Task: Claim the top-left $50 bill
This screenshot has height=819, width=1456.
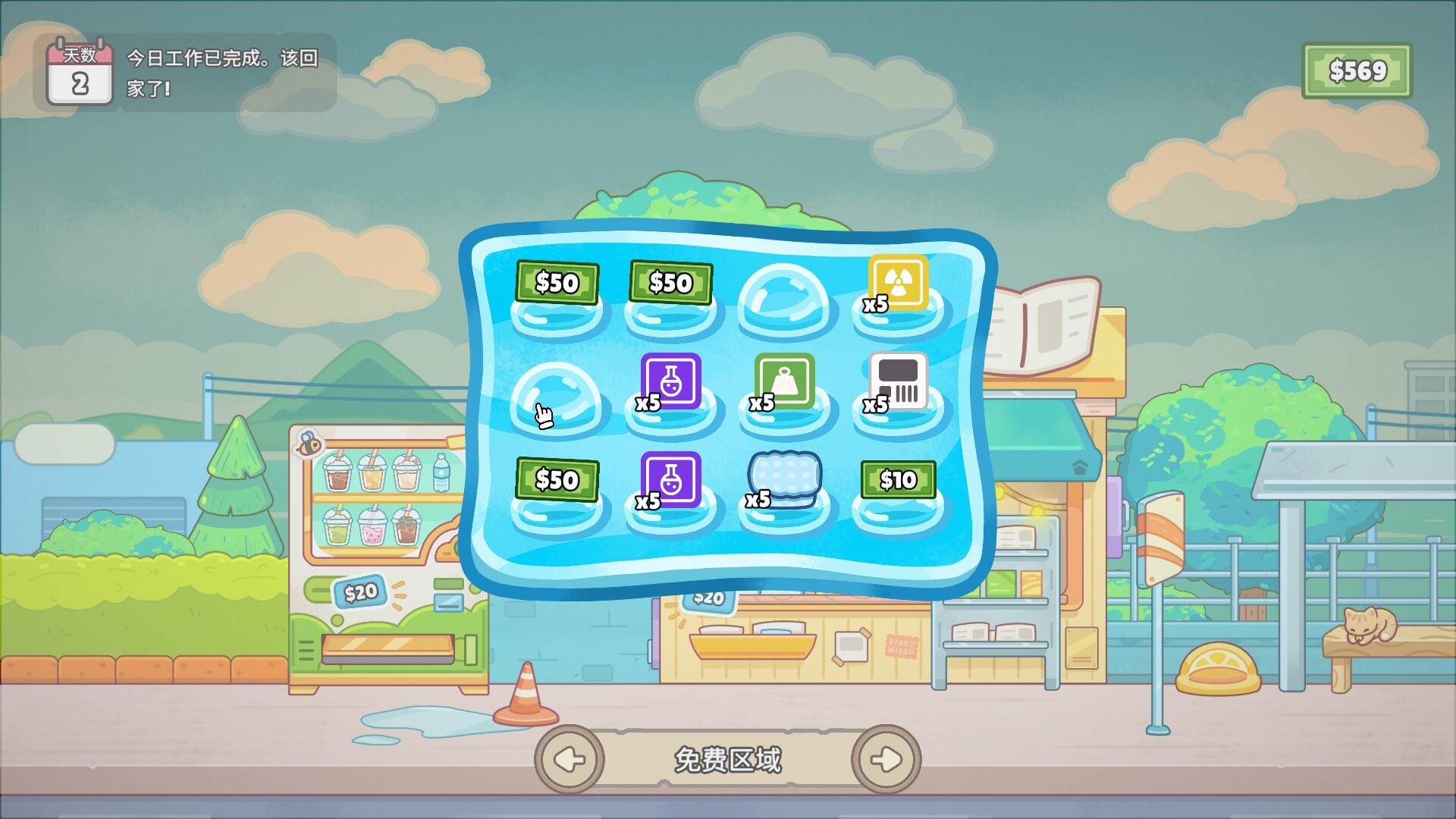Action: 558,284
